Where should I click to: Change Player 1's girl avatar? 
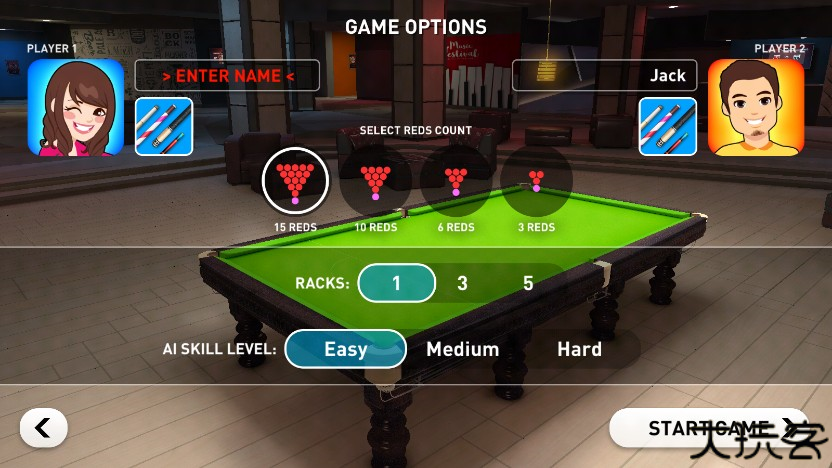click(76, 108)
